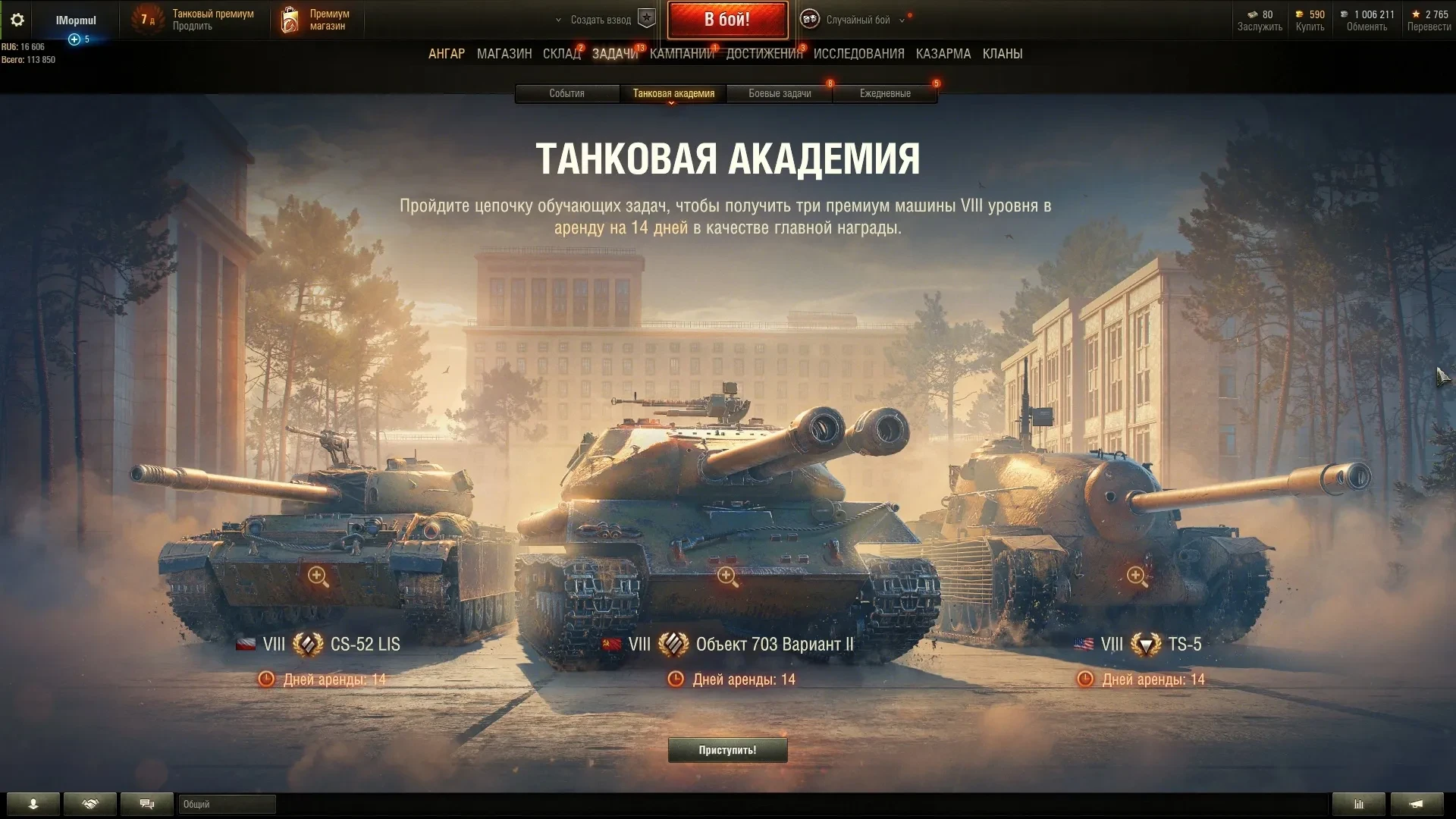Preview the CS-52 LIS with magnifier icon
Viewport: 1456px width, 819px height.
tap(318, 576)
